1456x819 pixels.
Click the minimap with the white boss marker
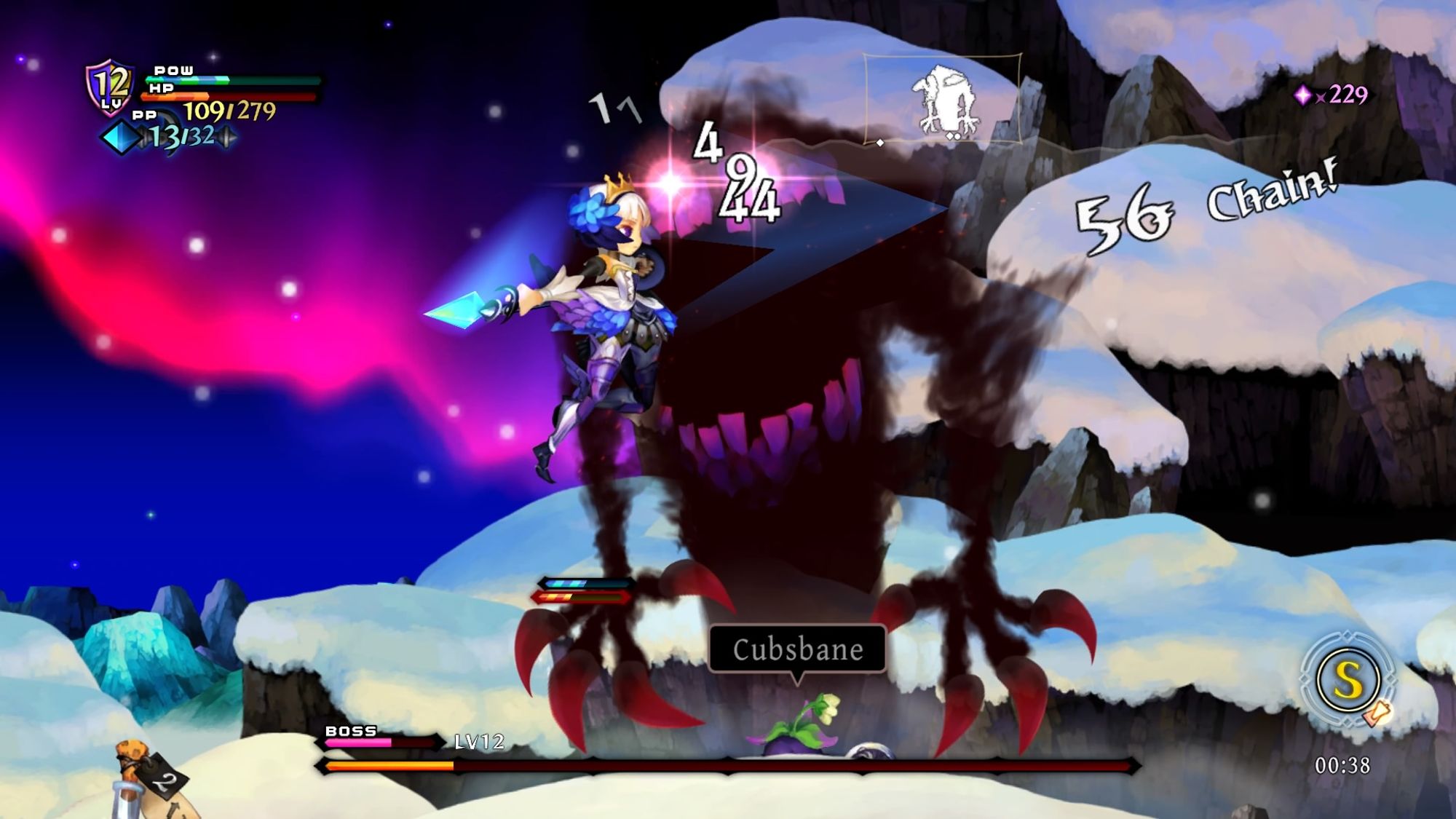943,99
